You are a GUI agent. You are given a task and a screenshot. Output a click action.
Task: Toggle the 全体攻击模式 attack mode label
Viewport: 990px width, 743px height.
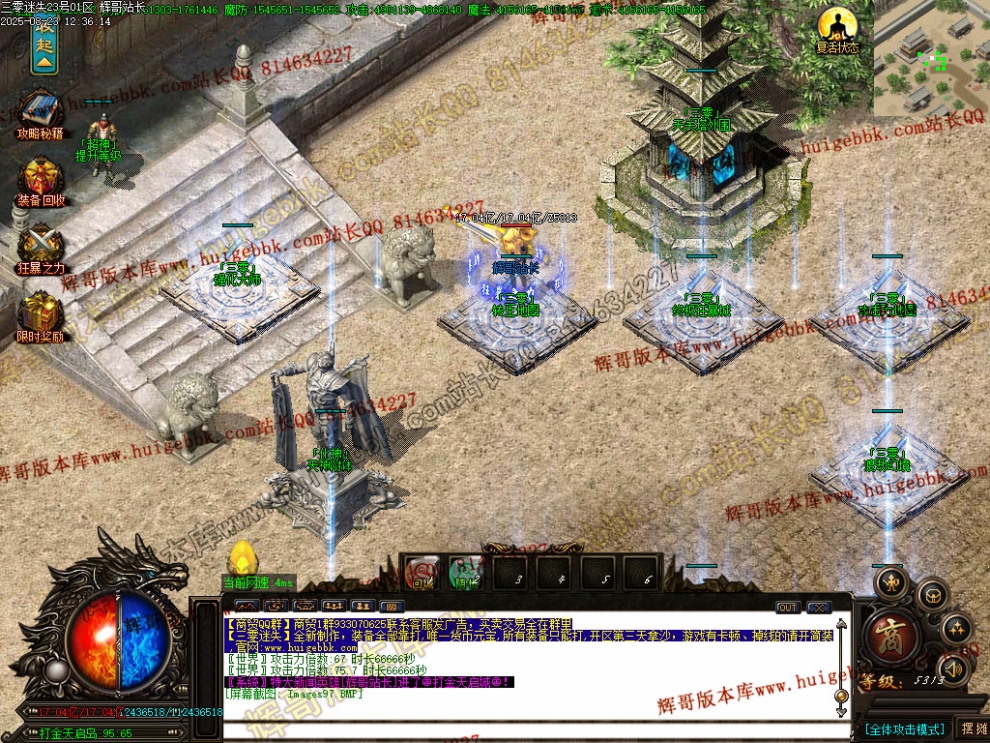click(906, 729)
